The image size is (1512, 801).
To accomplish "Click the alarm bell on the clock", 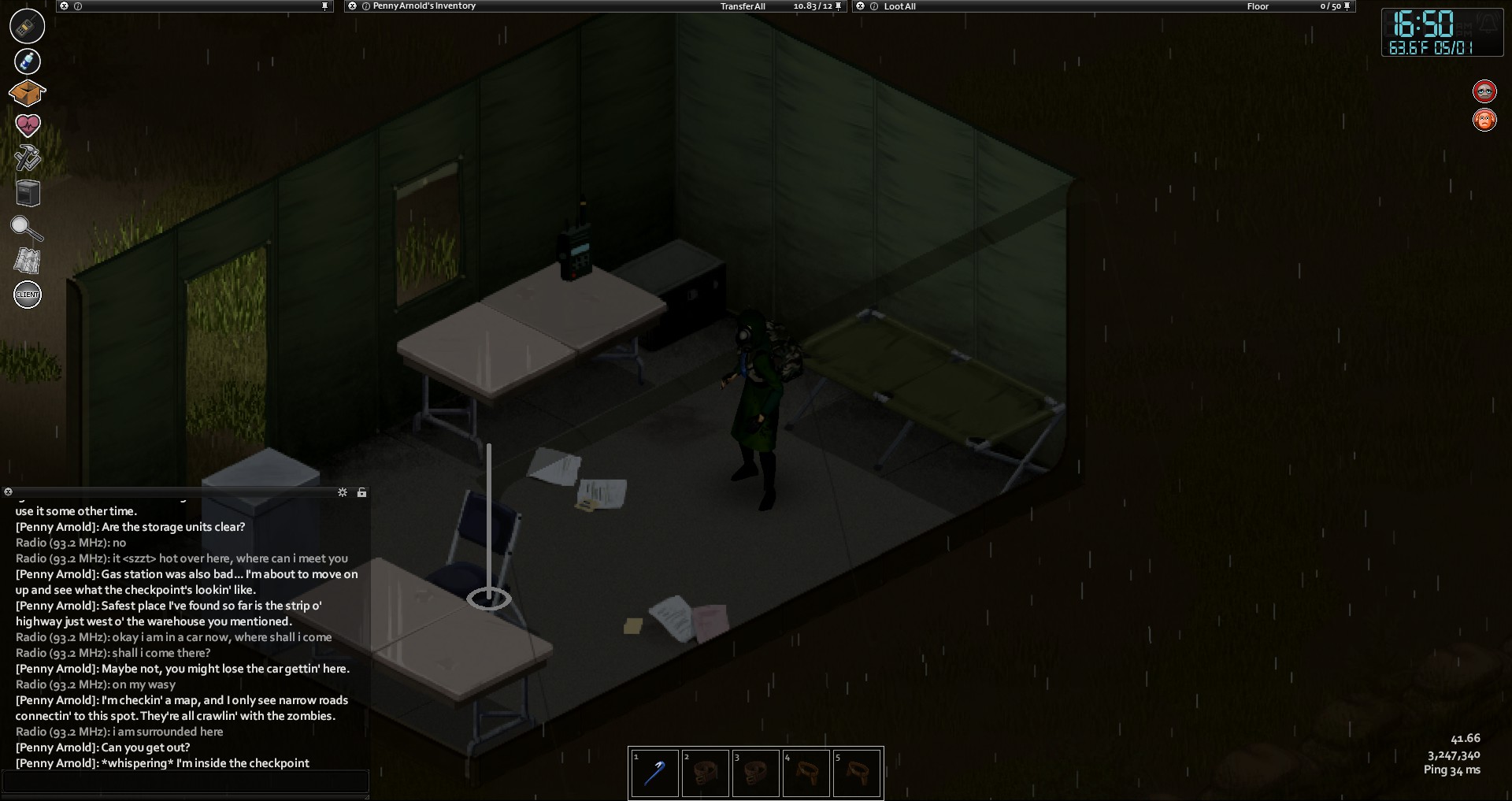I will (x=1486, y=23).
